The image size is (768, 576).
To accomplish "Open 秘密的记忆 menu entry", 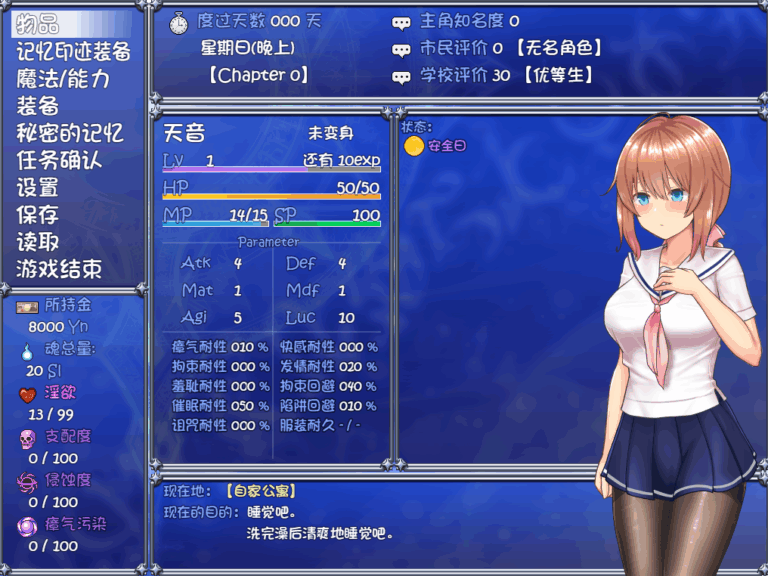I will (69, 133).
